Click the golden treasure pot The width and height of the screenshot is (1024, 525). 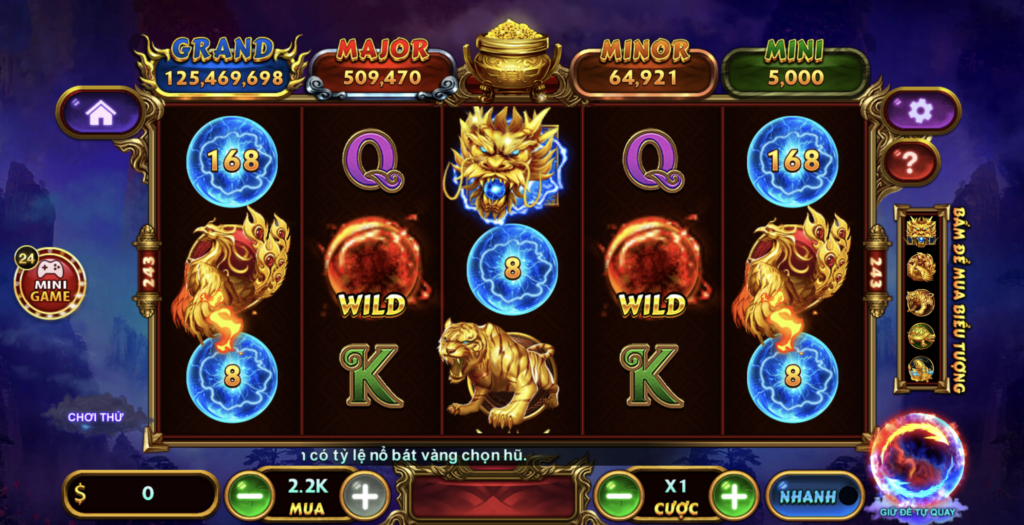click(512, 60)
